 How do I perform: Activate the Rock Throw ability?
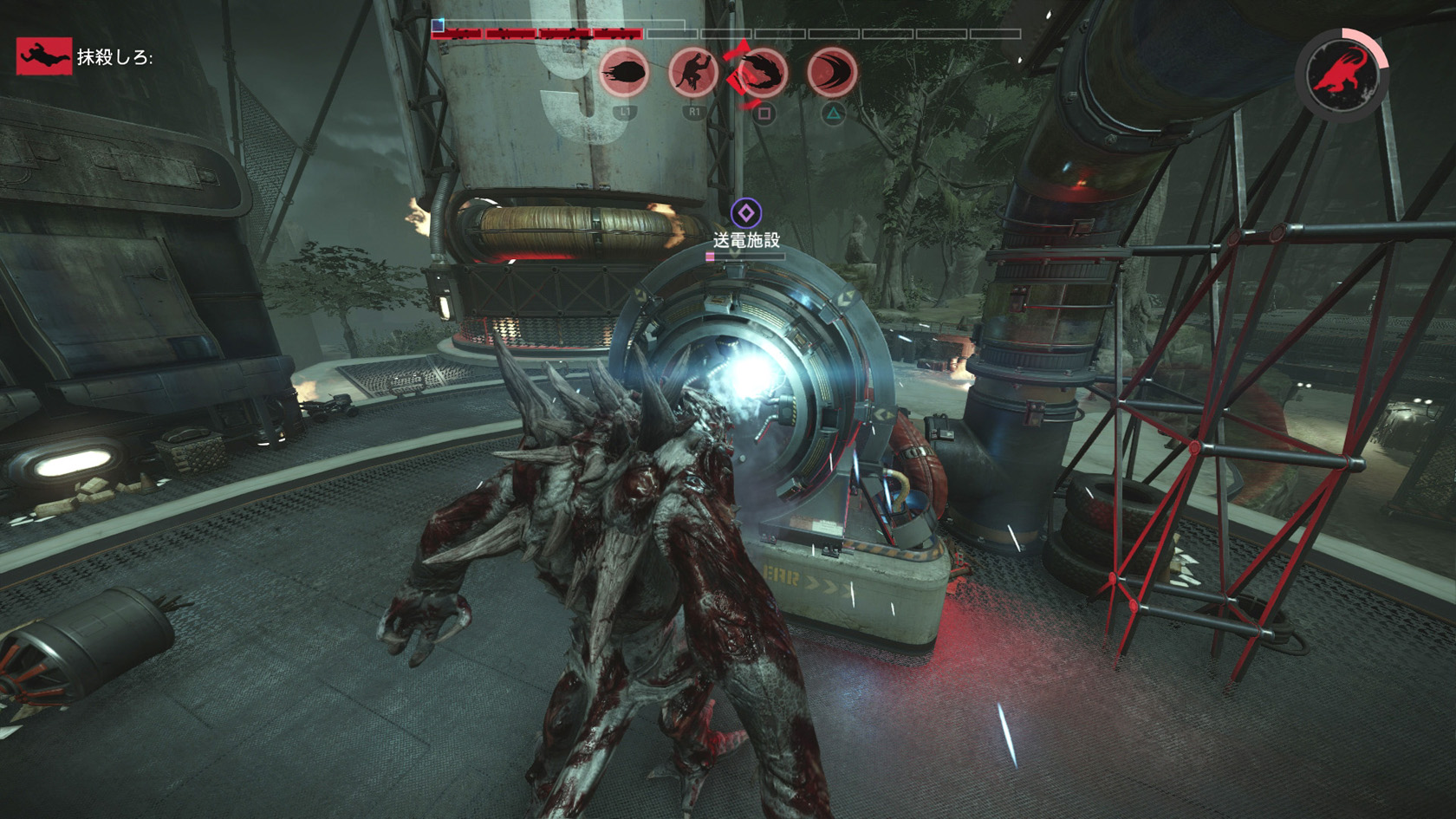624,72
